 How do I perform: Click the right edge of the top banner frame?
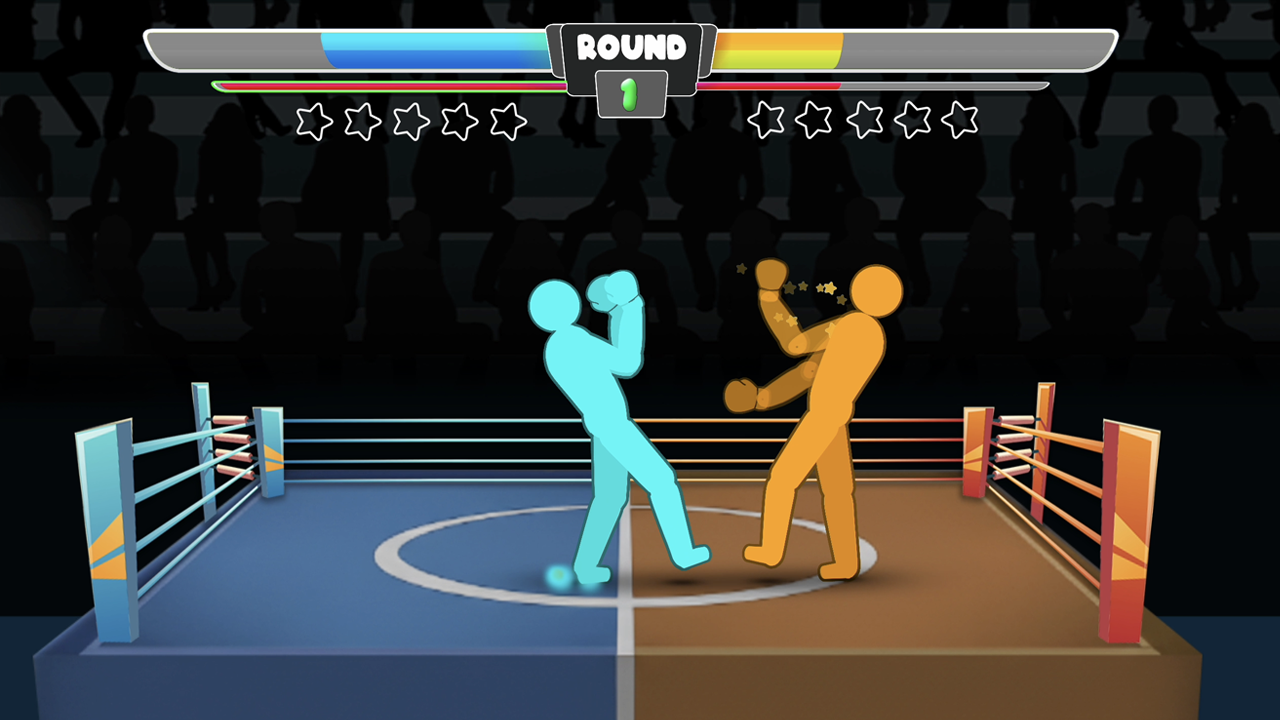(x=1115, y=46)
